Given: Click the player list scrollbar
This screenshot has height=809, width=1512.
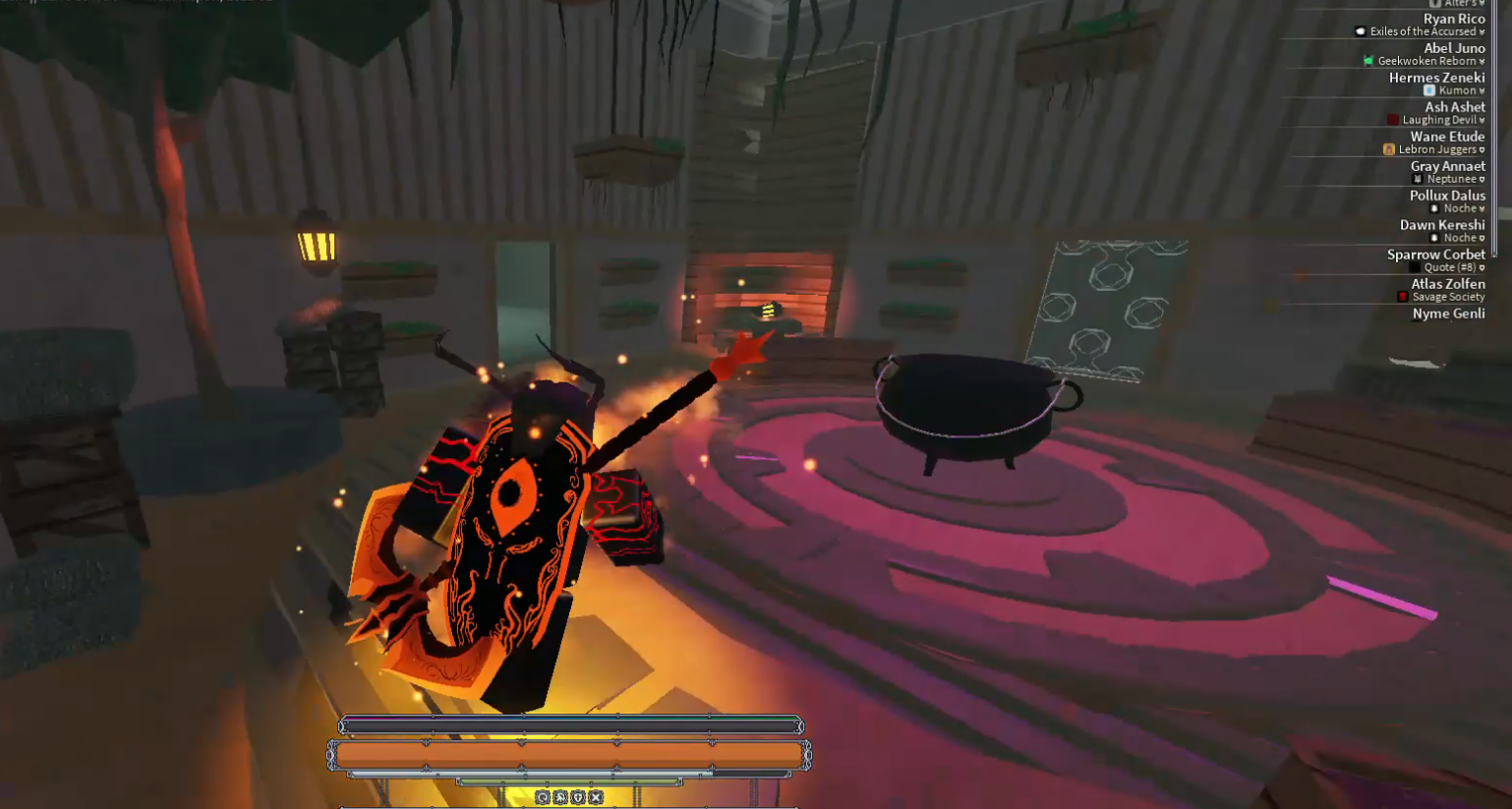Looking at the screenshot, I should pyautogui.click(x=1494, y=128).
